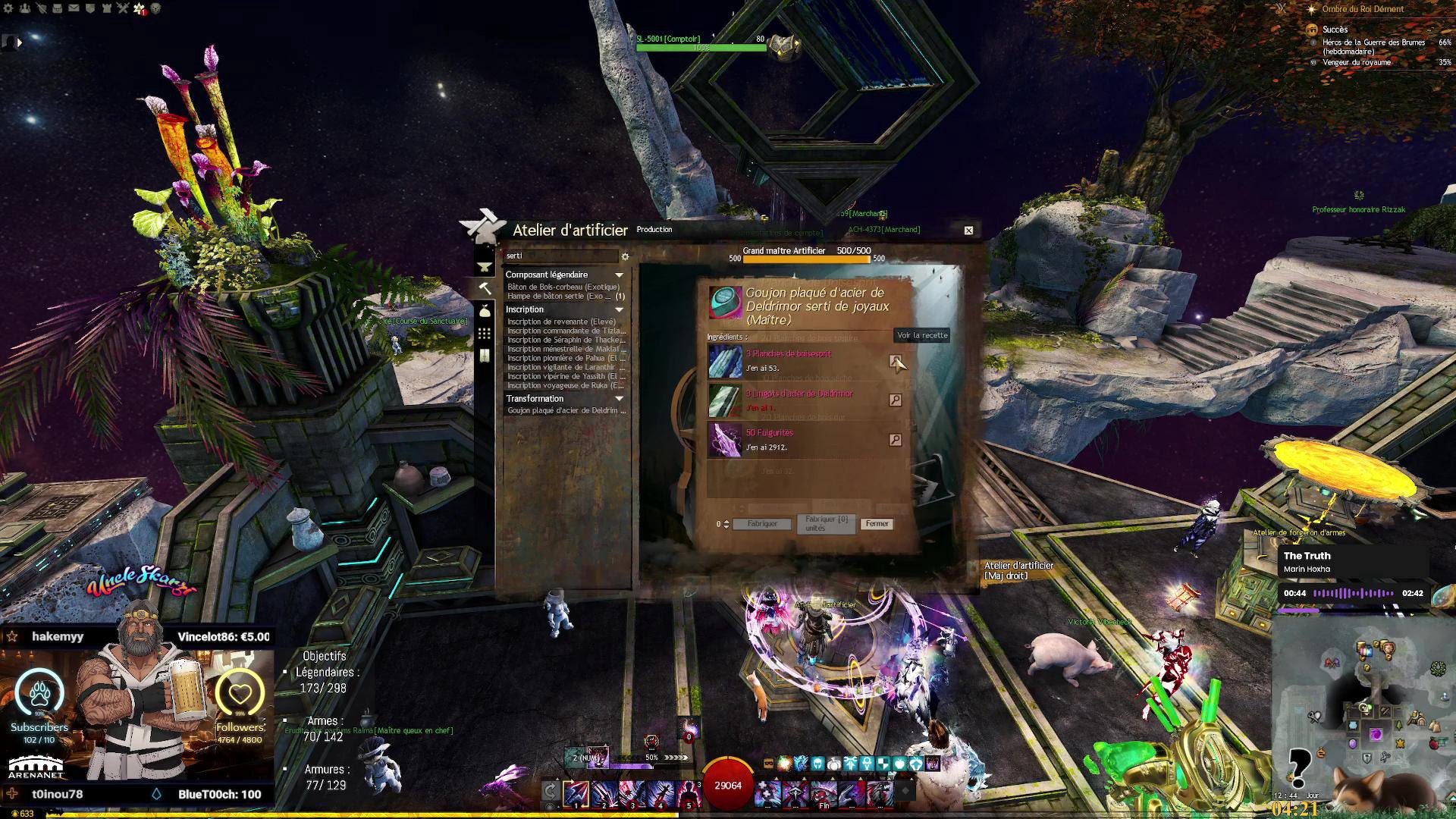Screen dimensions: 1456x819
Task: Close the Atelier d'artificier crafting window
Action: [968, 231]
